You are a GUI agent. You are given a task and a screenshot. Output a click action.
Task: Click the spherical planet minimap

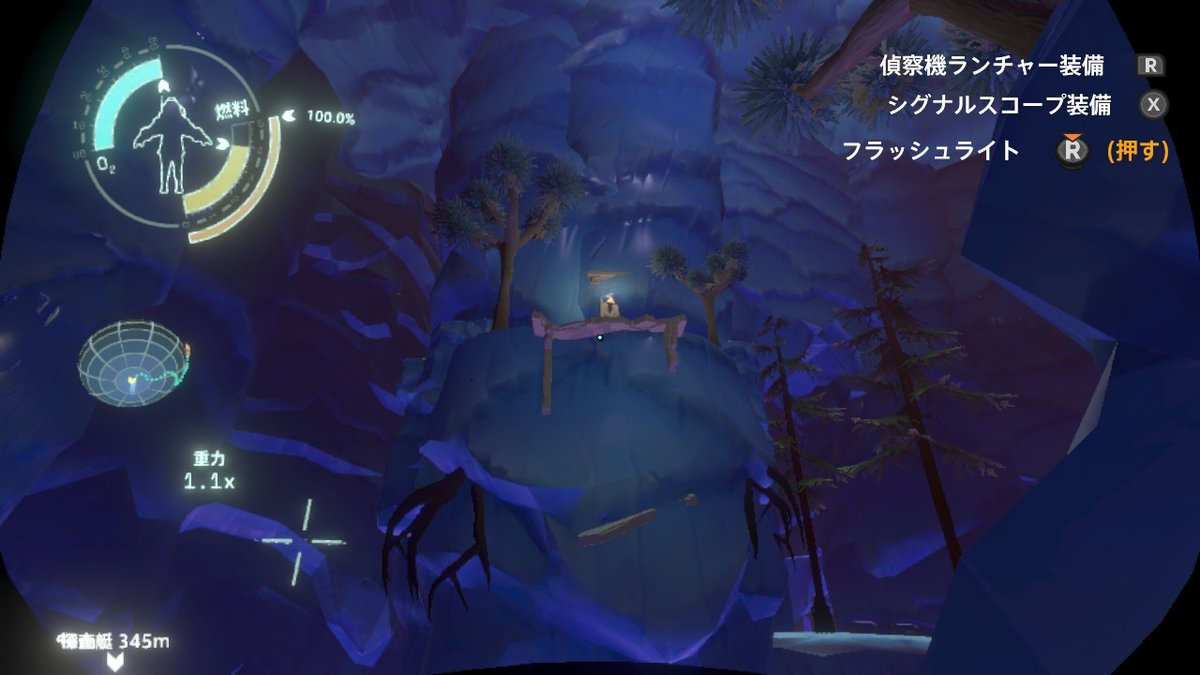pos(134,364)
